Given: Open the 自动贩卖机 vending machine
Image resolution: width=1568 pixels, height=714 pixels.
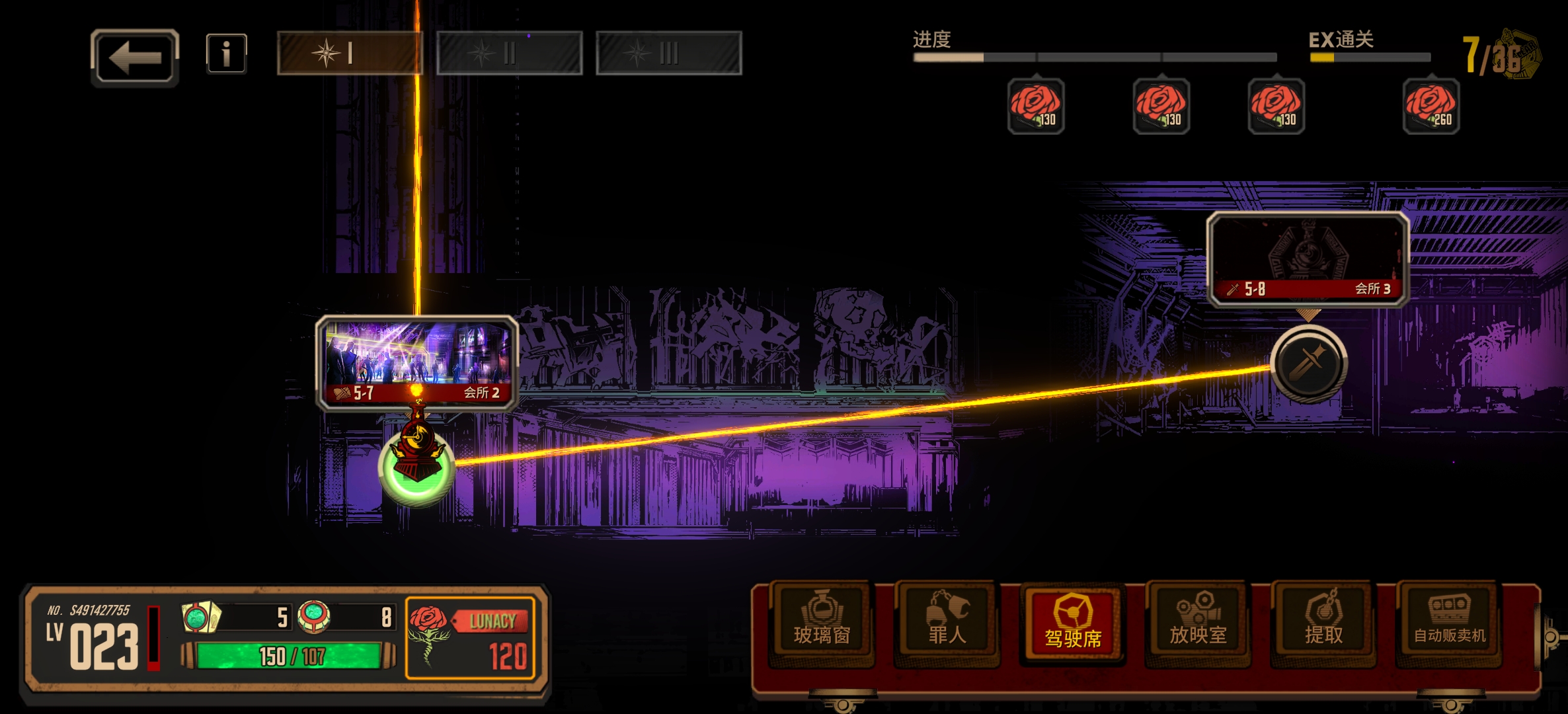Looking at the screenshot, I should (x=1449, y=623).
